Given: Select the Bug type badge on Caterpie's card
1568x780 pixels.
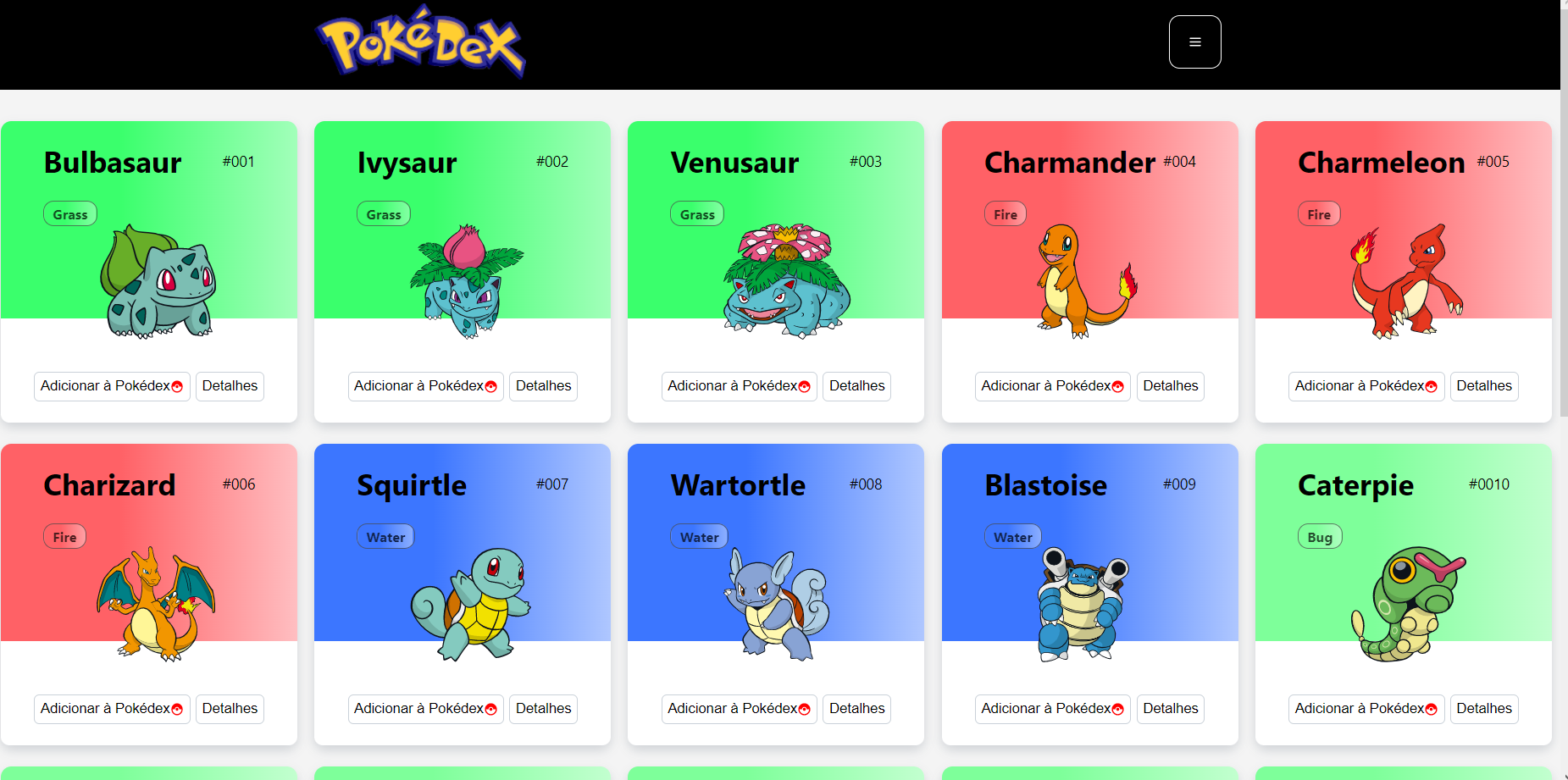Looking at the screenshot, I should pos(1320,536).
